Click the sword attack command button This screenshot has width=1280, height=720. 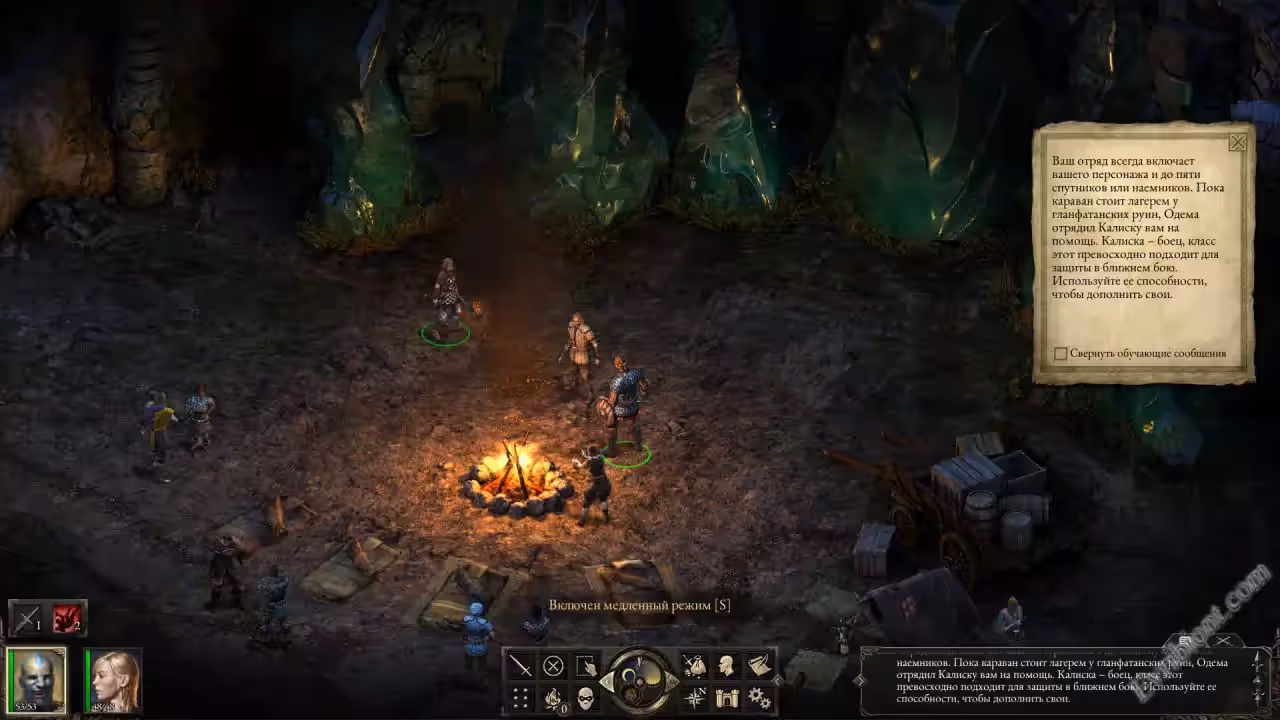(x=521, y=665)
